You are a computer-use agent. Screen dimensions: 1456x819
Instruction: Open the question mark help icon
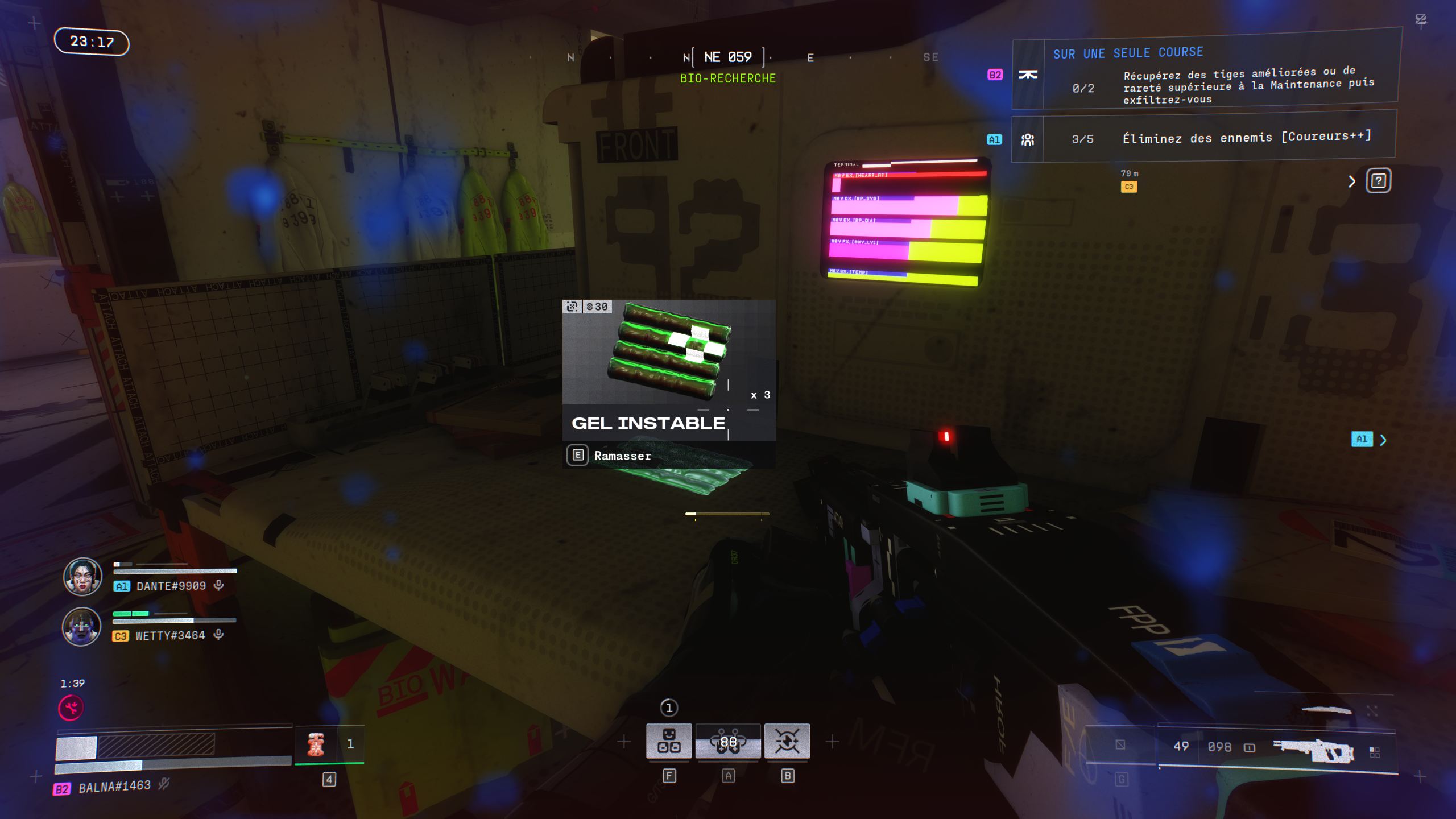pos(1378,181)
